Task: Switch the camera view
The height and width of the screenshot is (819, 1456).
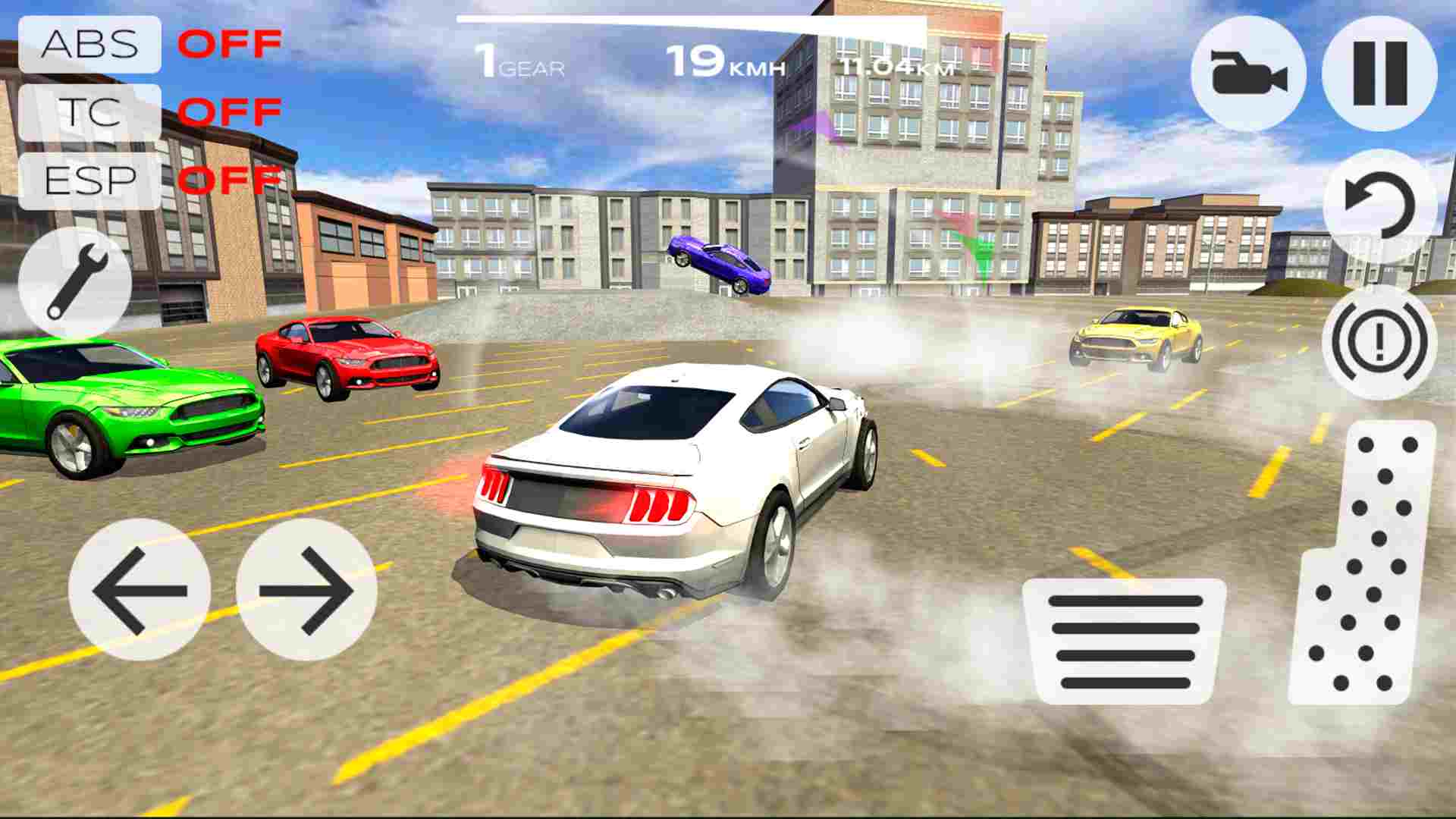Action: pyautogui.click(x=1248, y=72)
